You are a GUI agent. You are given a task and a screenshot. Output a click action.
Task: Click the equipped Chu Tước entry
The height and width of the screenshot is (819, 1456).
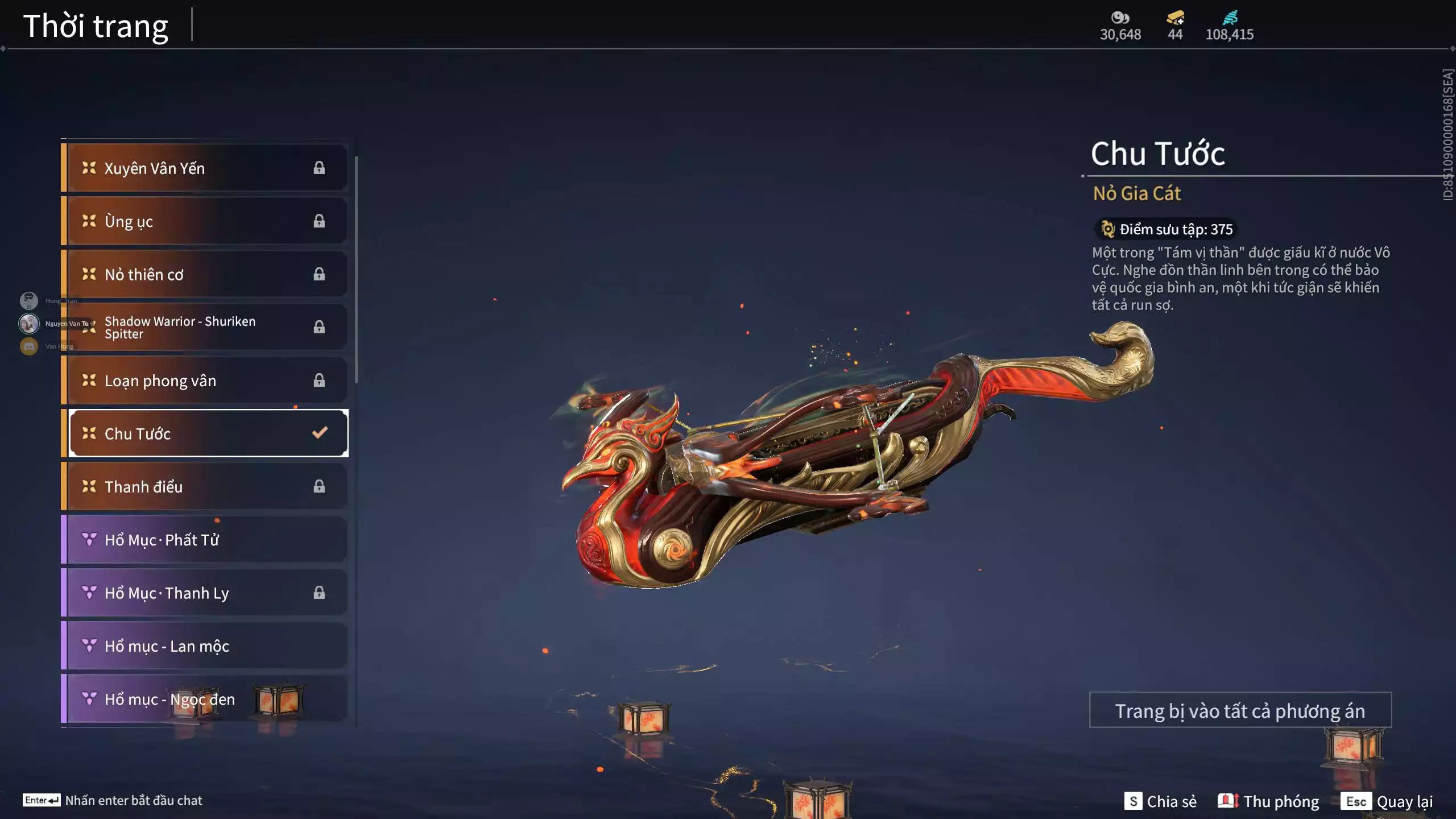click(x=208, y=433)
